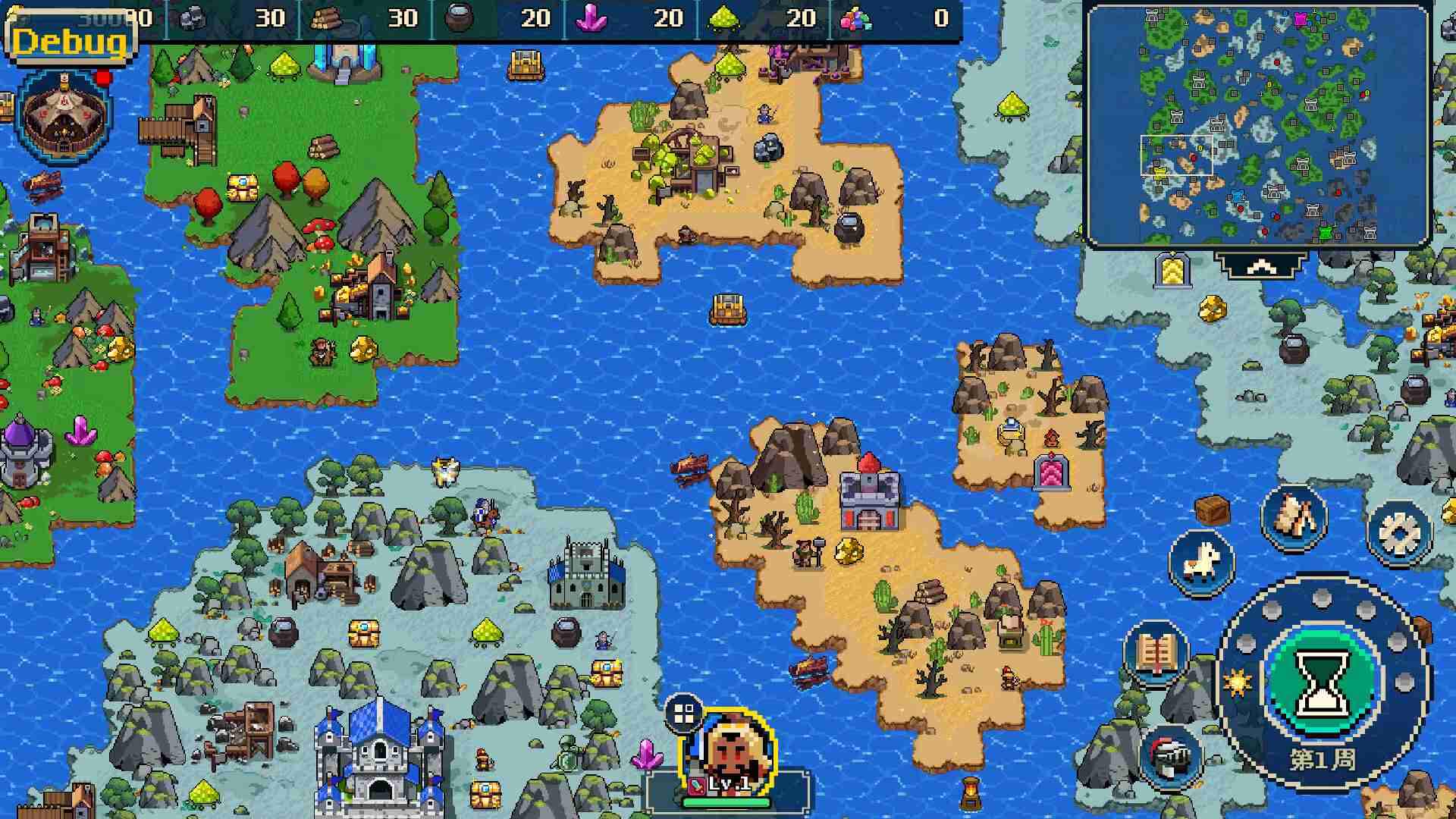1456x819 pixels.
Task: Click the wood pile resource icon
Action: [x=327, y=17]
